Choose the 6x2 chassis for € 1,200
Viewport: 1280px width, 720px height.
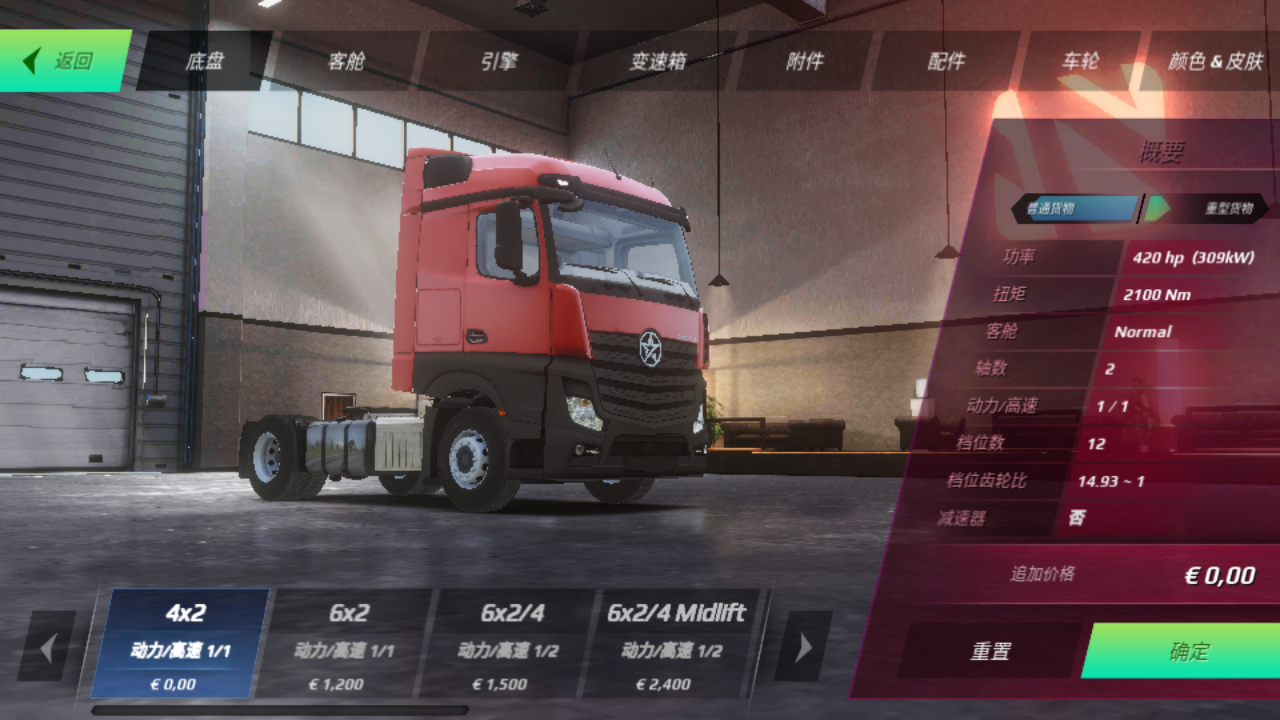click(348, 643)
